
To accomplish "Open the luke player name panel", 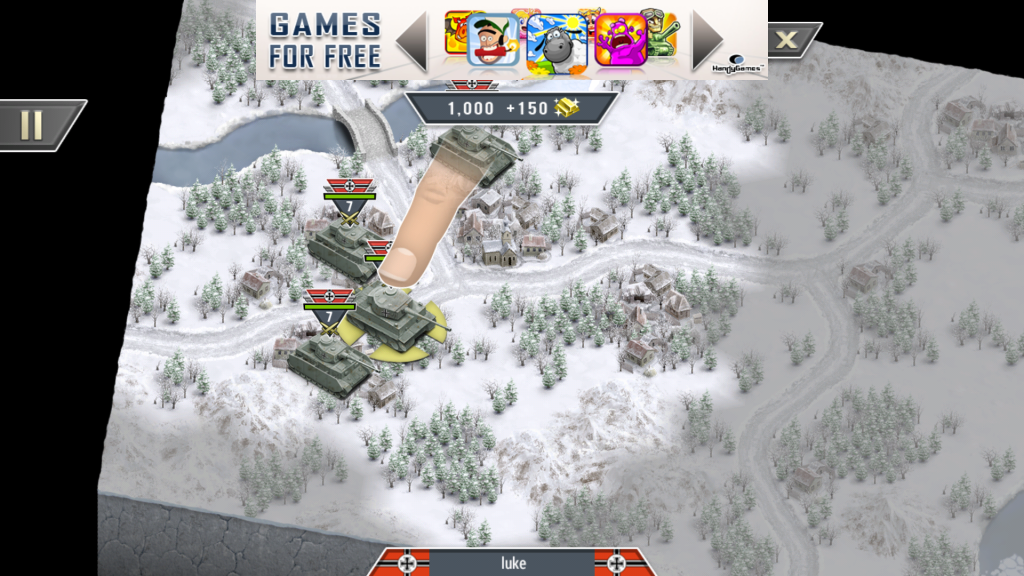I will (512, 563).
